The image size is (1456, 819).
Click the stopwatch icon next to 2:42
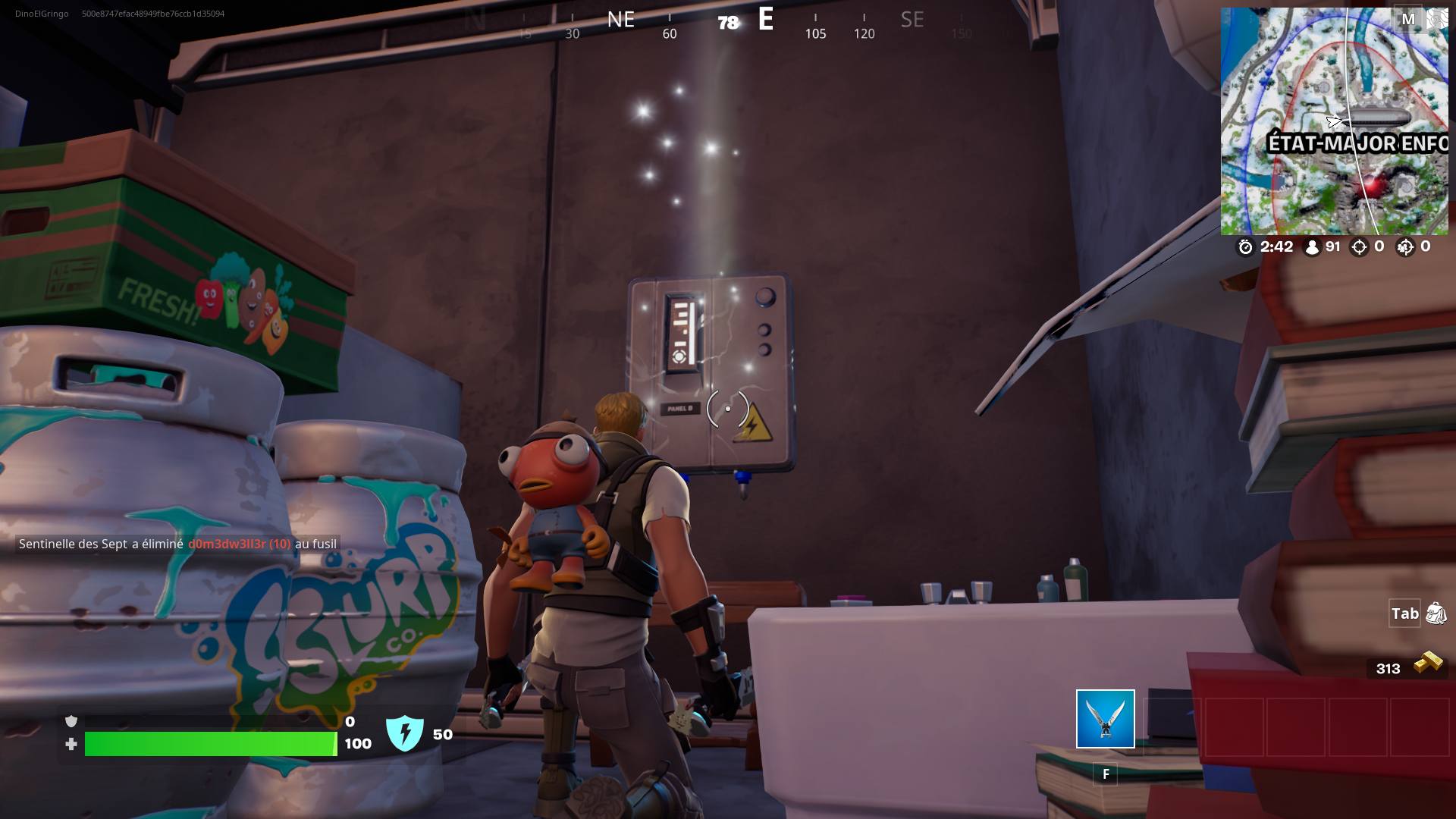(x=1244, y=246)
